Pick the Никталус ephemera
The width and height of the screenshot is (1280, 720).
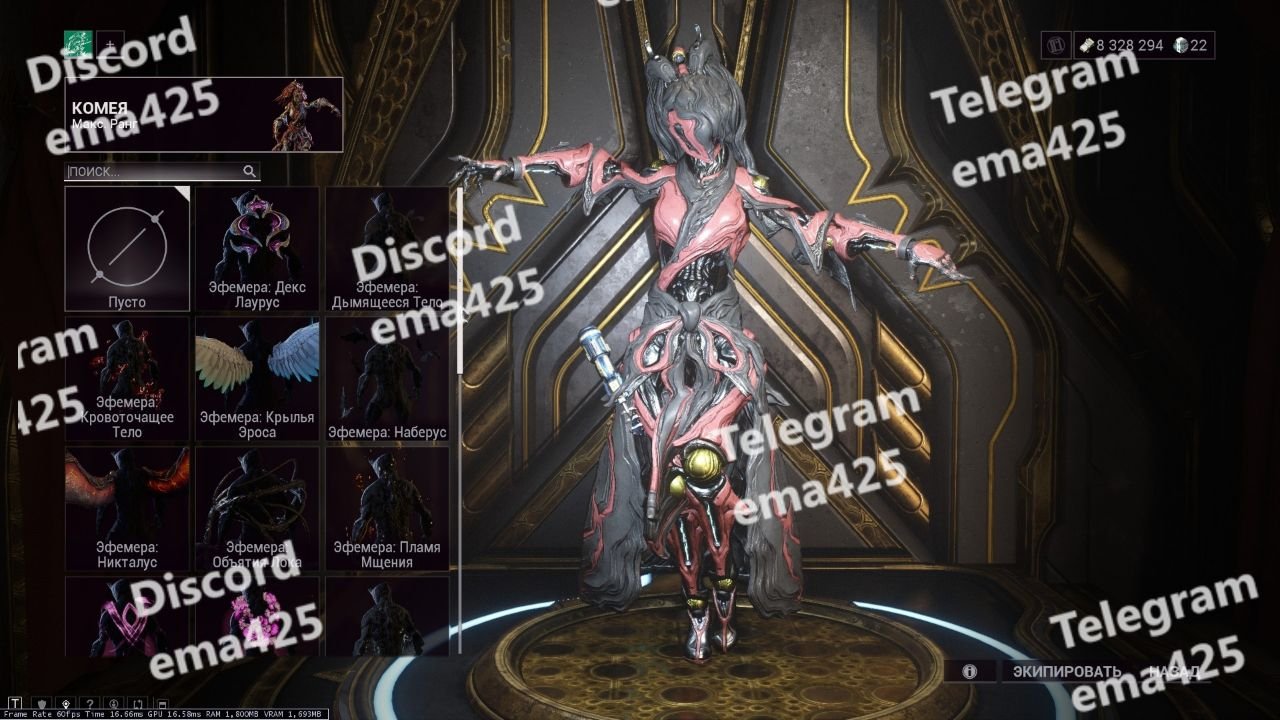pos(127,508)
